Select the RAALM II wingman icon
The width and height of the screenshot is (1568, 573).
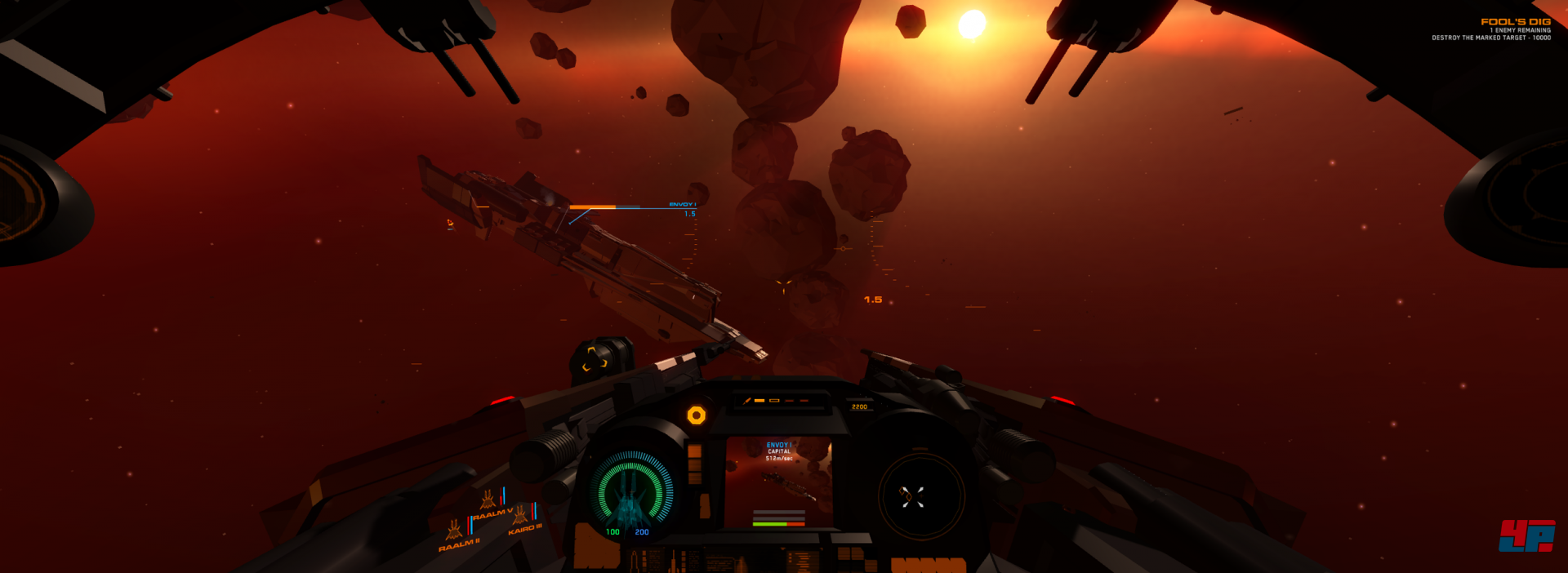point(454,531)
